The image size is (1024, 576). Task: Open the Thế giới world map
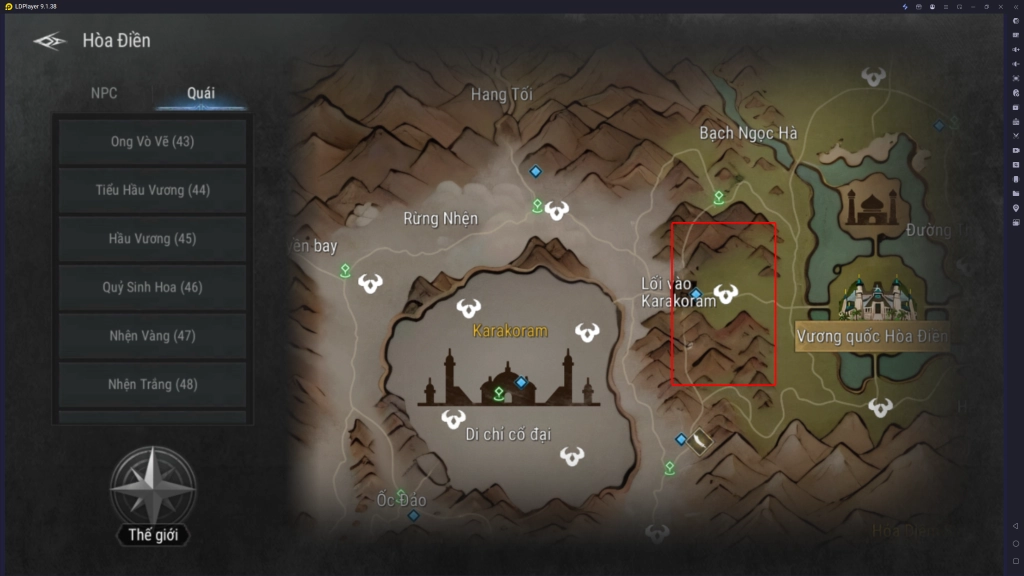pyautogui.click(x=153, y=500)
